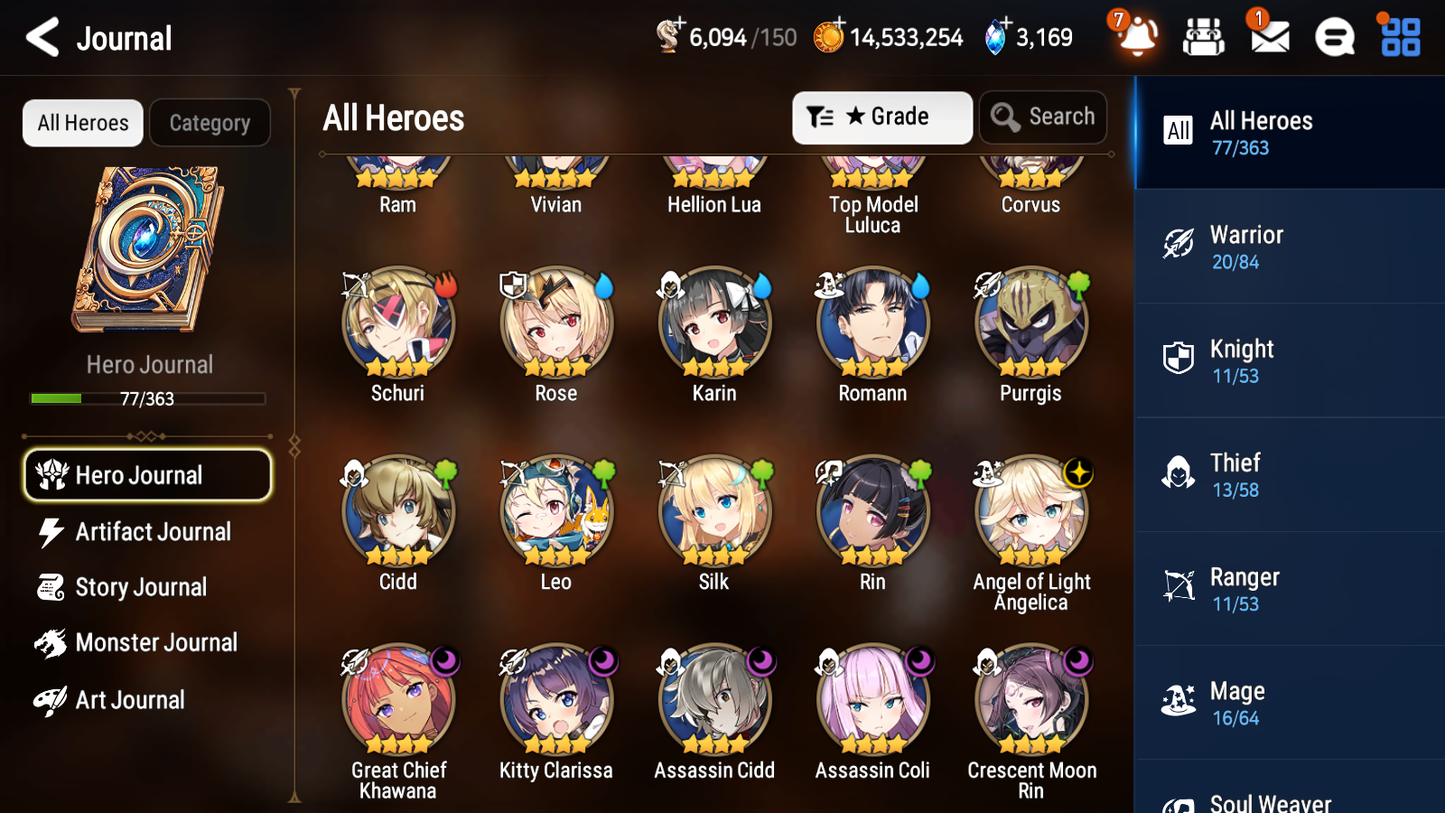1445x813 pixels.
Task: Click the Search button
Action: [x=1043, y=117]
